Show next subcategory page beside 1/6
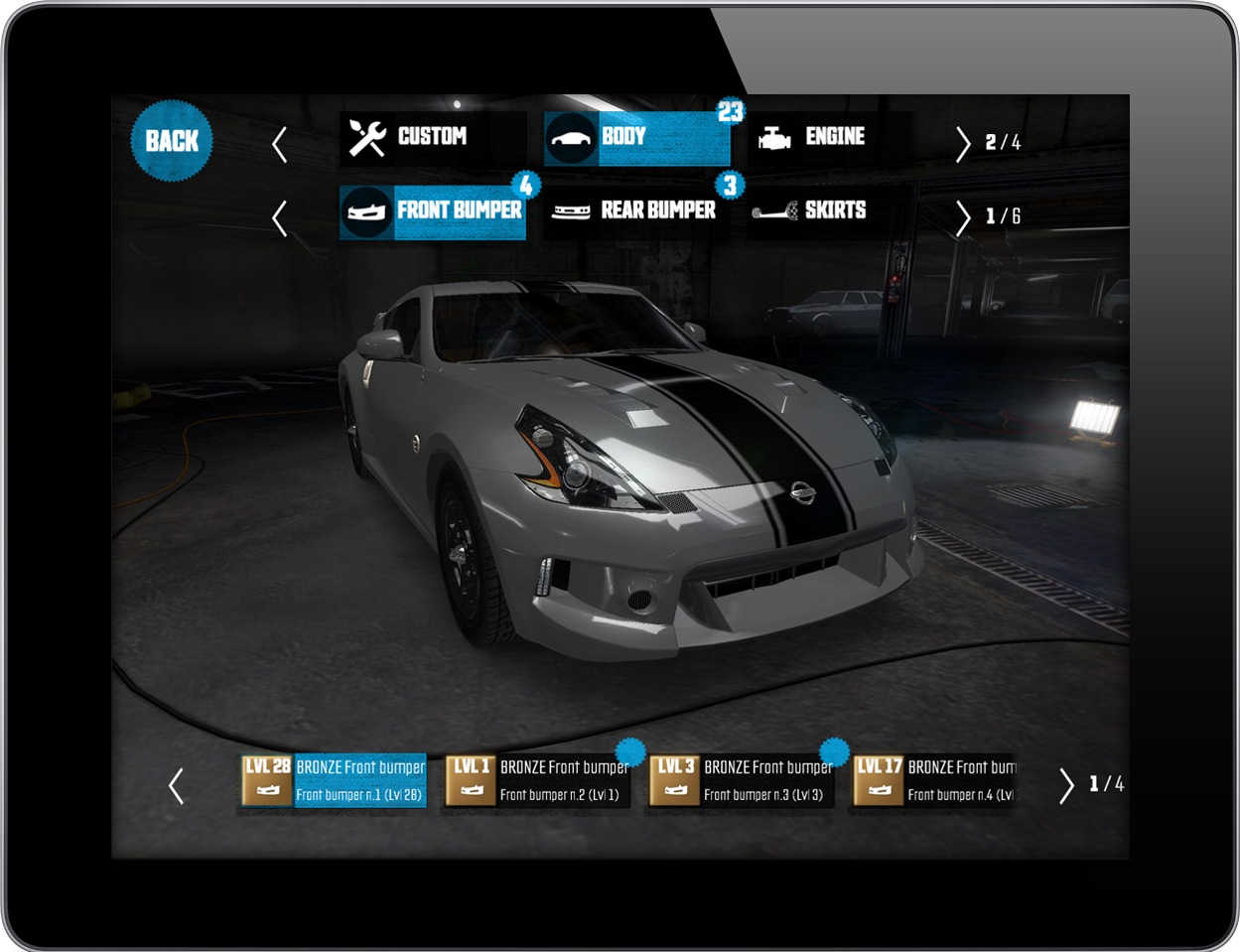1240x952 pixels. click(x=962, y=217)
